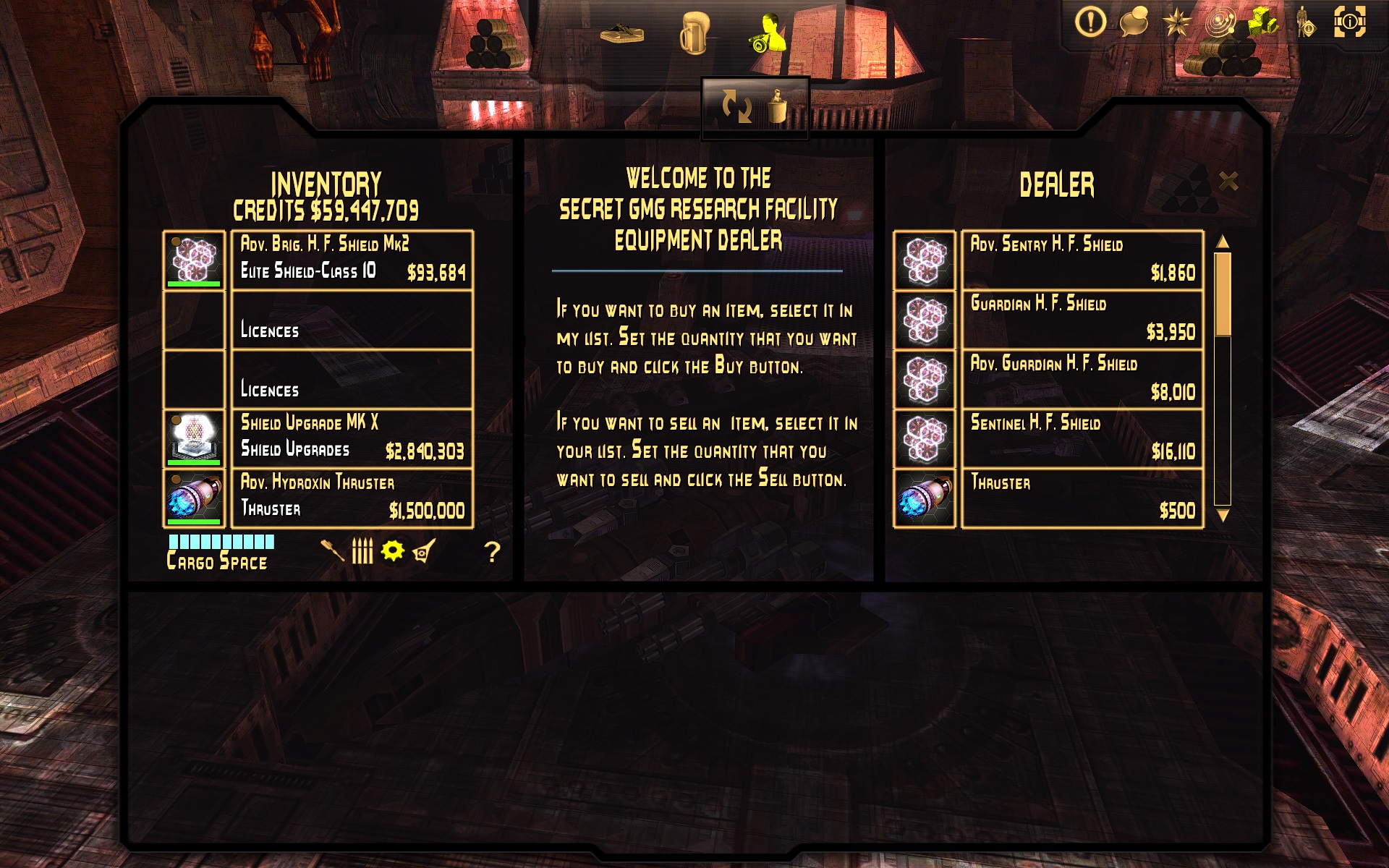Screen dimensions: 1389x868
Task: Toggle the yellow gear equipment filter
Action: click(393, 551)
